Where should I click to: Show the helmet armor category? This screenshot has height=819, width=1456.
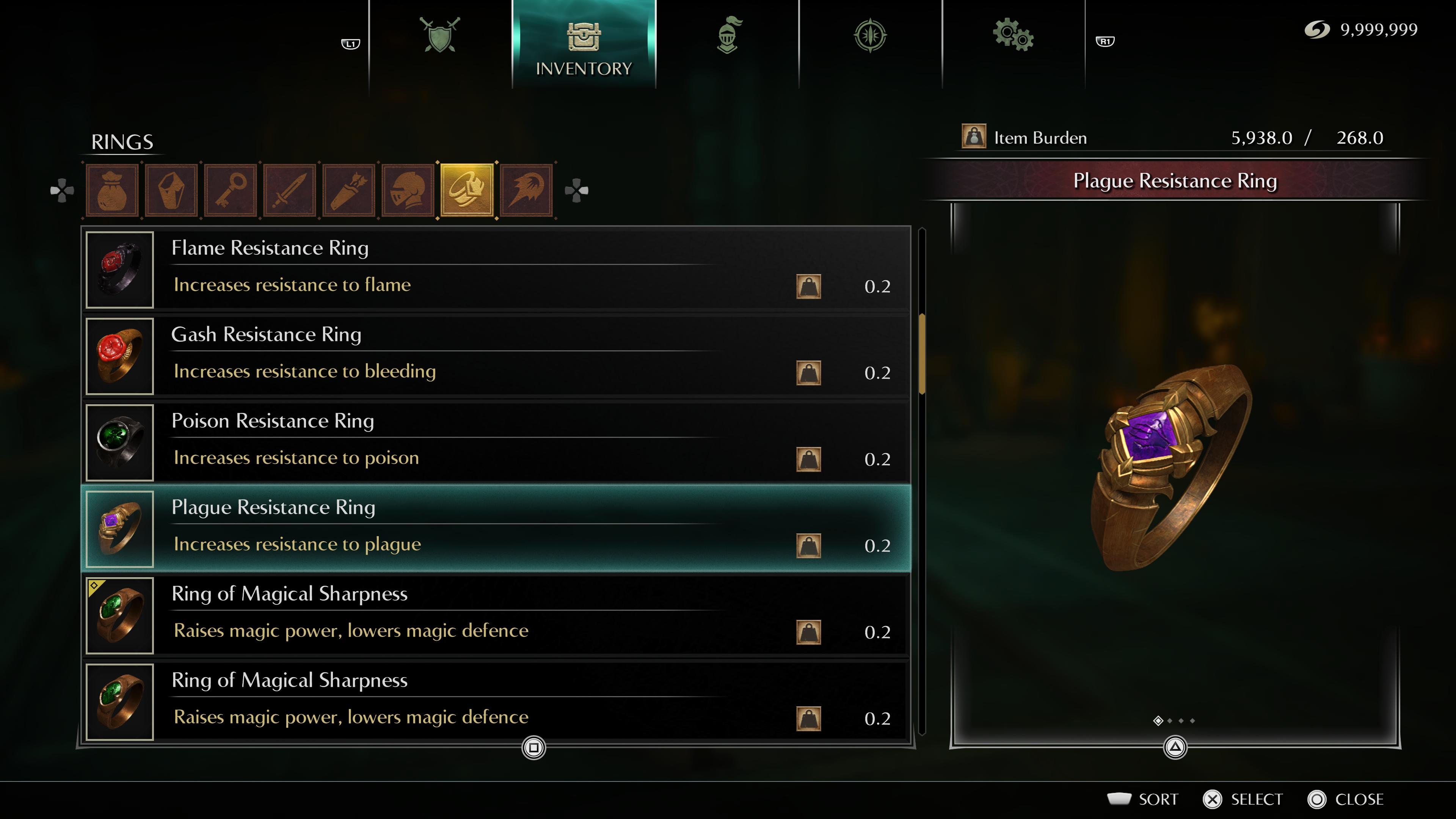click(x=408, y=190)
